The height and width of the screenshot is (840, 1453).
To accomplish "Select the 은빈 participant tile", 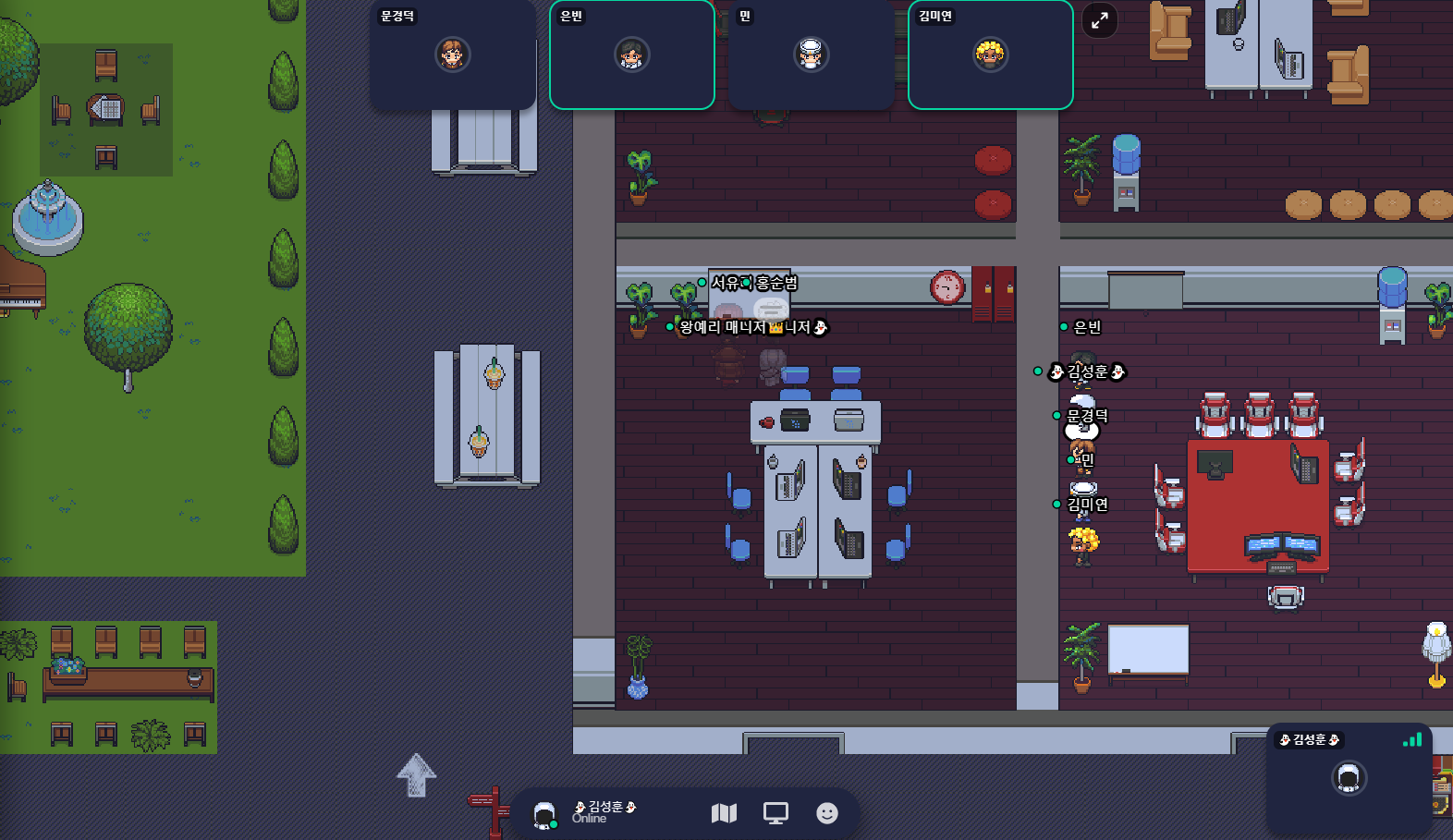I will [632, 55].
